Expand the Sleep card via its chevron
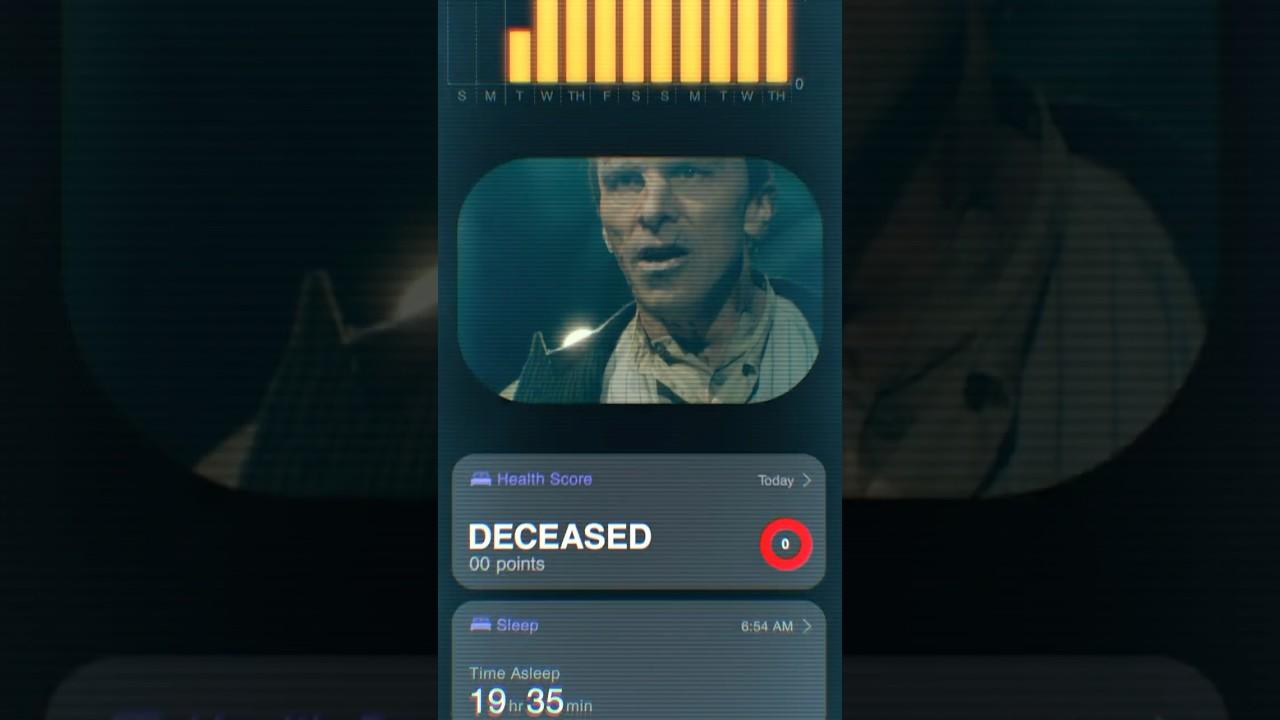The image size is (1280, 720). [x=807, y=625]
